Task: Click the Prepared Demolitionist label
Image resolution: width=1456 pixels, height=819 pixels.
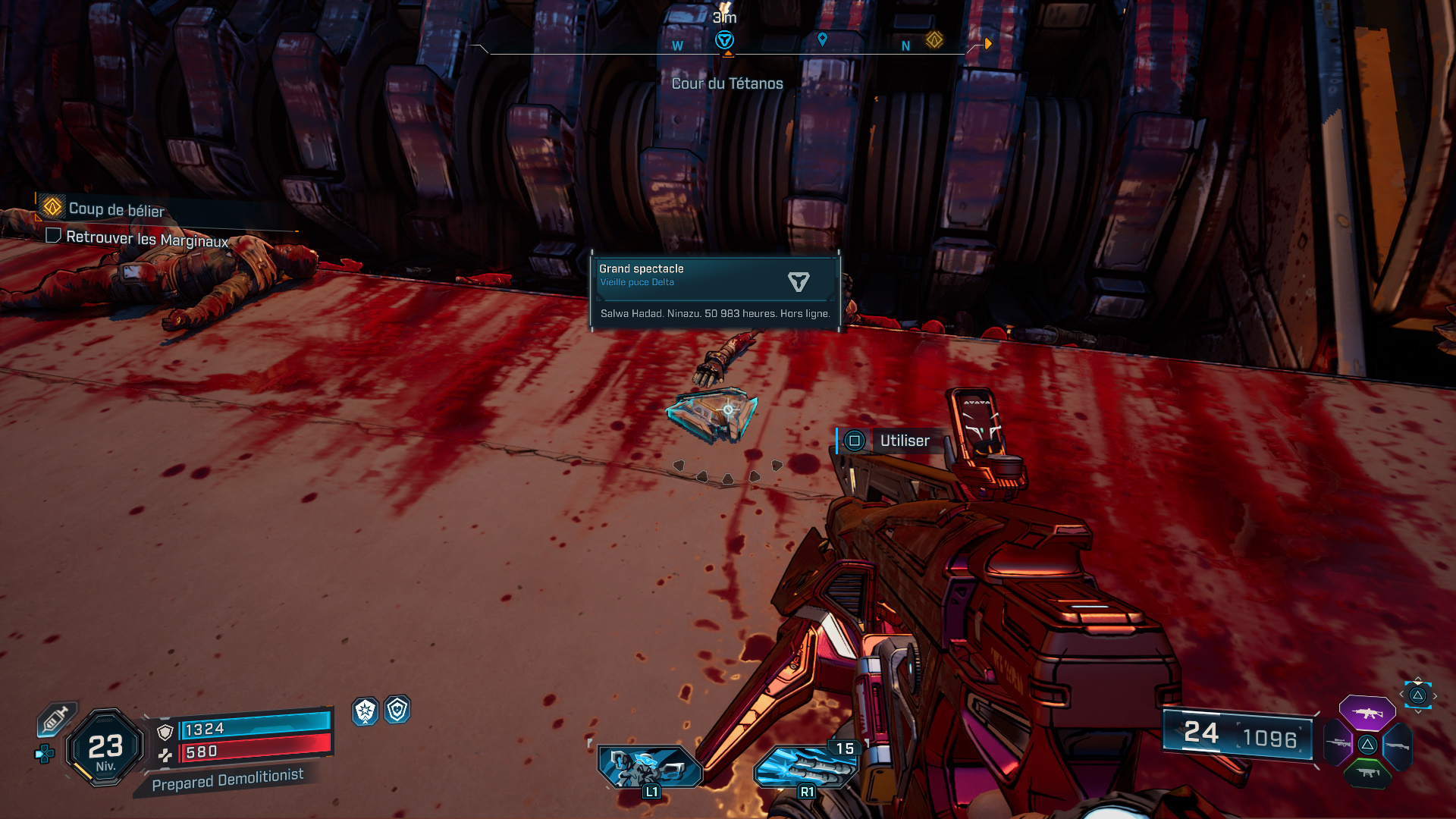Action: pyautogui.click(x=227, y=780)
